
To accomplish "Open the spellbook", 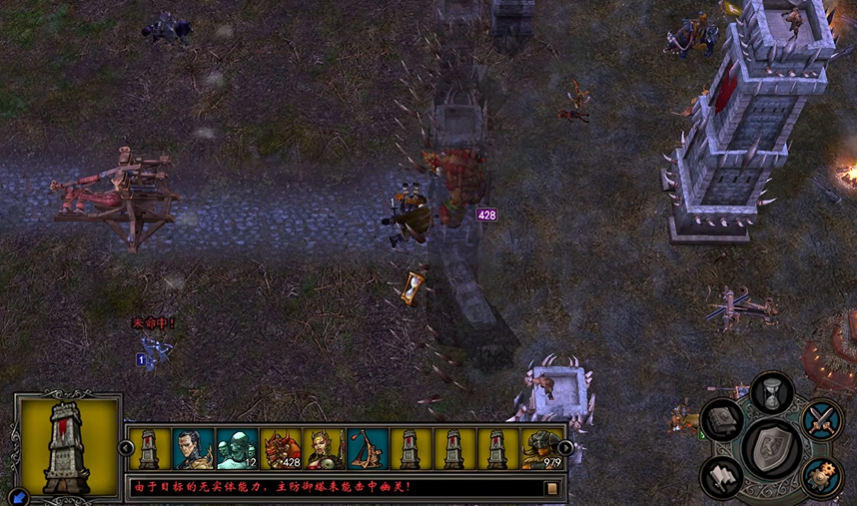I will point(723,420).
